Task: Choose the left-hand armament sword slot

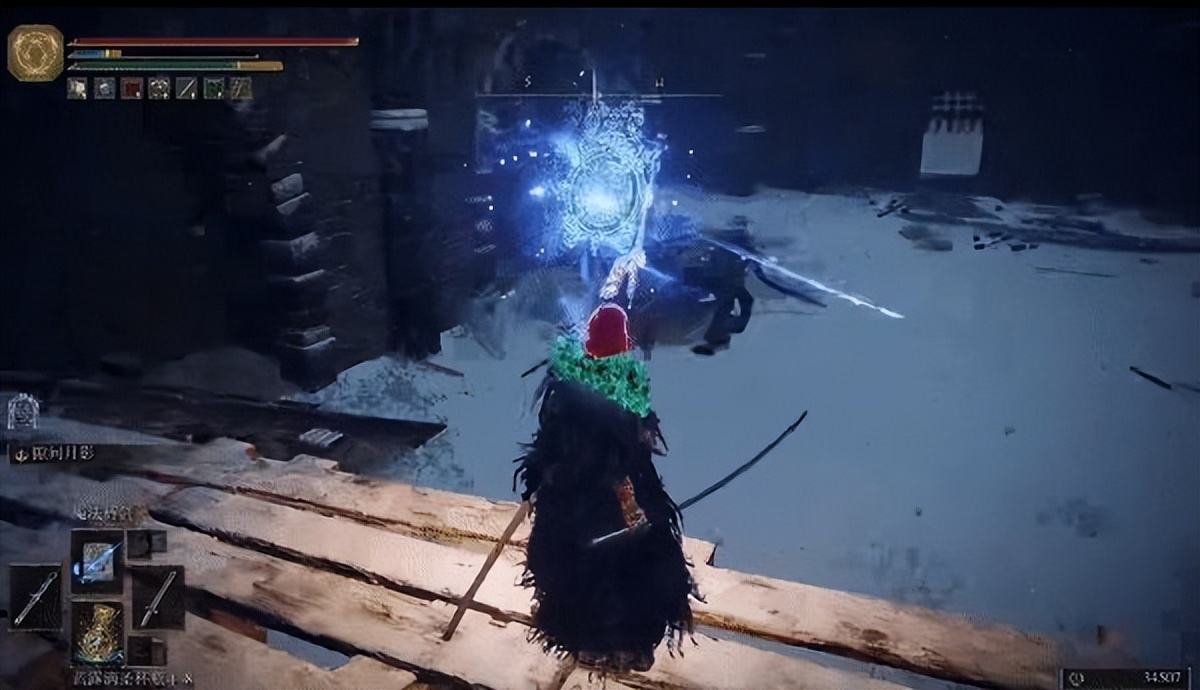Action: (34, 598)
